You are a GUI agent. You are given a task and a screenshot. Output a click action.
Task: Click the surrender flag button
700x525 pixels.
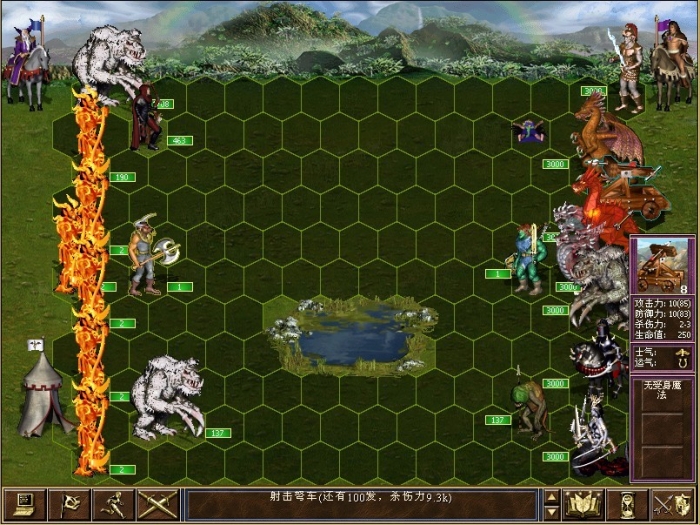click(68, 504)
